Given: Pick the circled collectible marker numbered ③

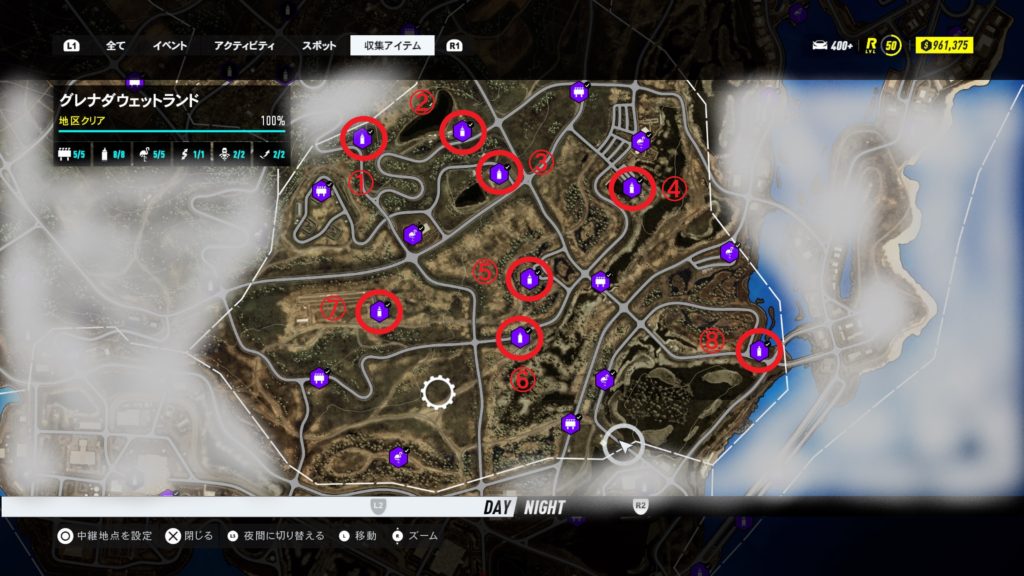Looking at the screenshot, I should [499, 174].
